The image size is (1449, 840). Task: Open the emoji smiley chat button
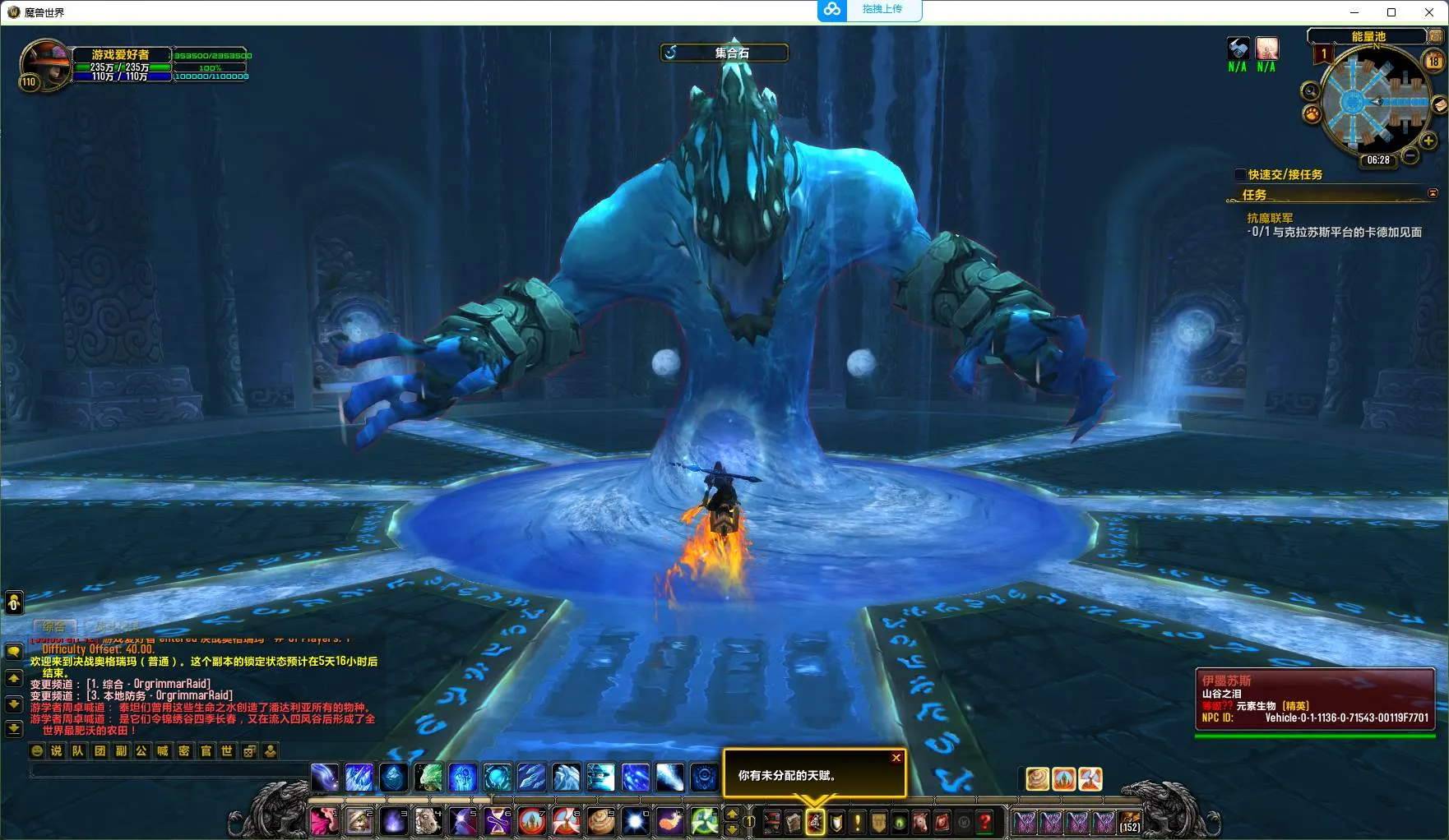coord(37,750)
